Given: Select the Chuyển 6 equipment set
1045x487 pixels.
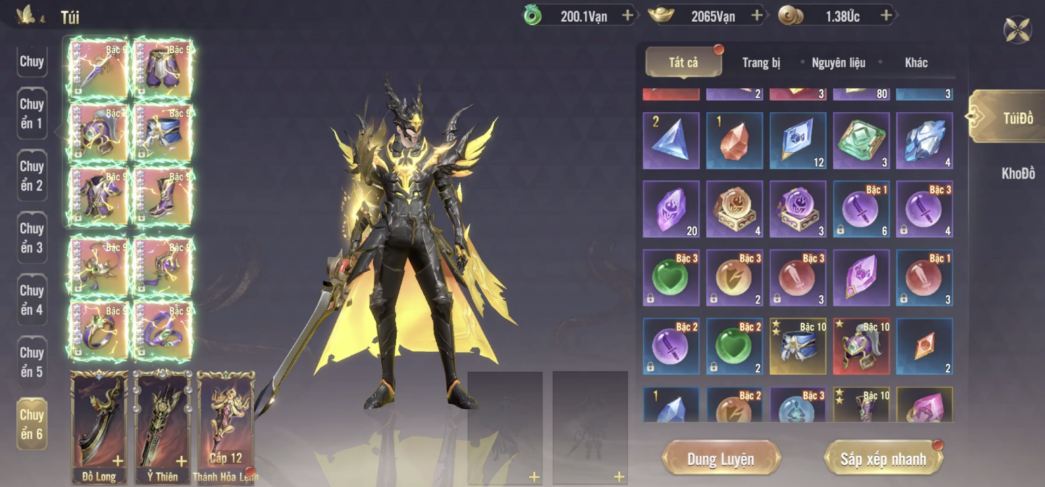Looking at the screenshot, I should click(32, 424).
